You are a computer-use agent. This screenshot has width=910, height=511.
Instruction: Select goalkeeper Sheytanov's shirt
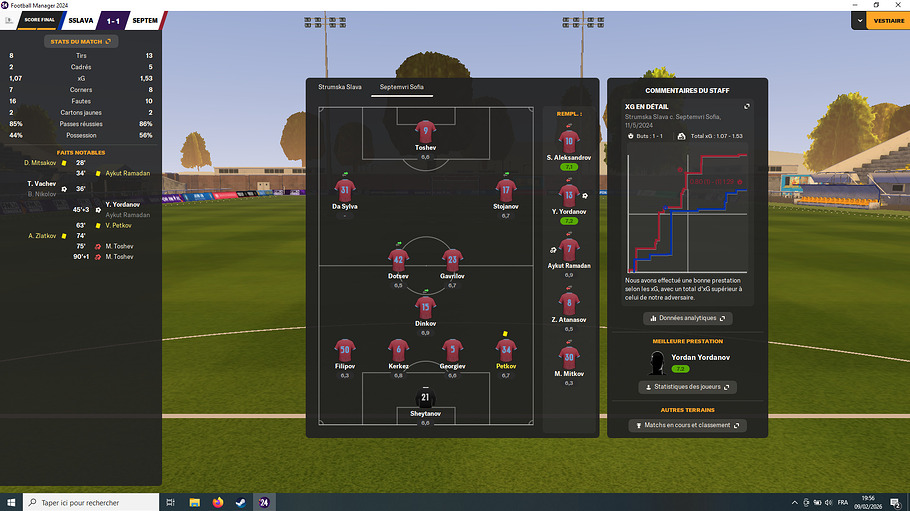426,399
